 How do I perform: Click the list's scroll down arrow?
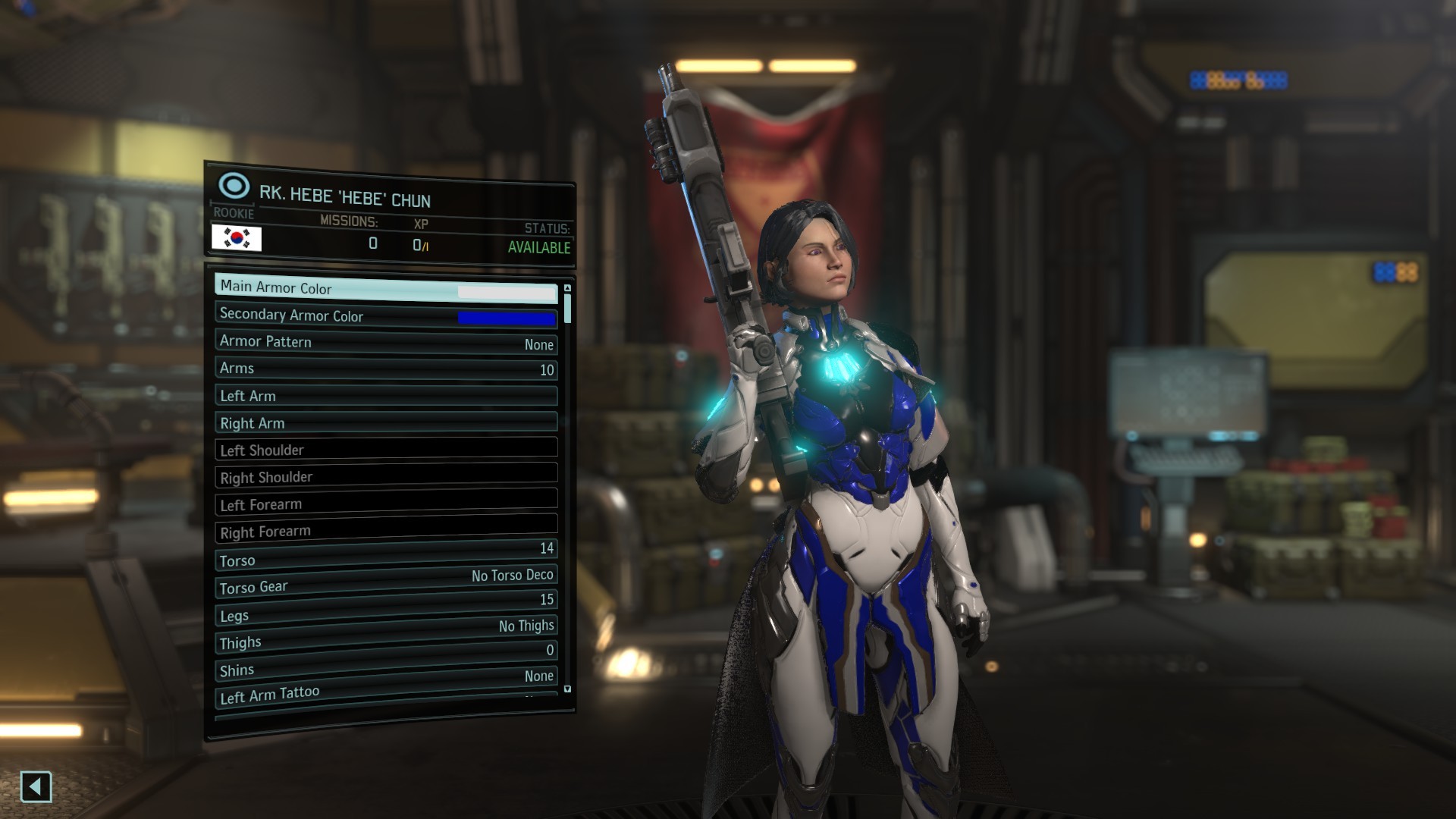pyautogui.click(x=567, y=689)
